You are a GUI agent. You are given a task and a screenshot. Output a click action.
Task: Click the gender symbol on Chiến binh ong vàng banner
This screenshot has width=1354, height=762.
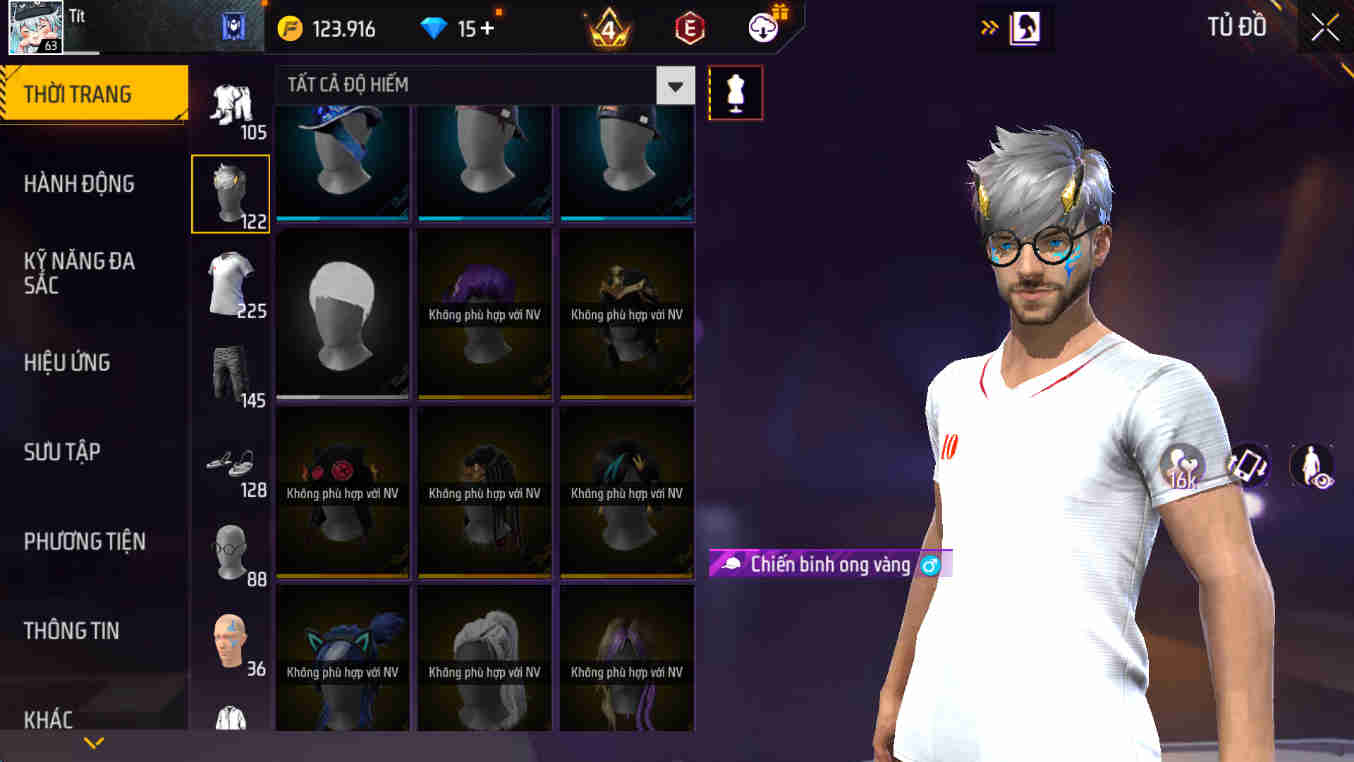point(930,564)
